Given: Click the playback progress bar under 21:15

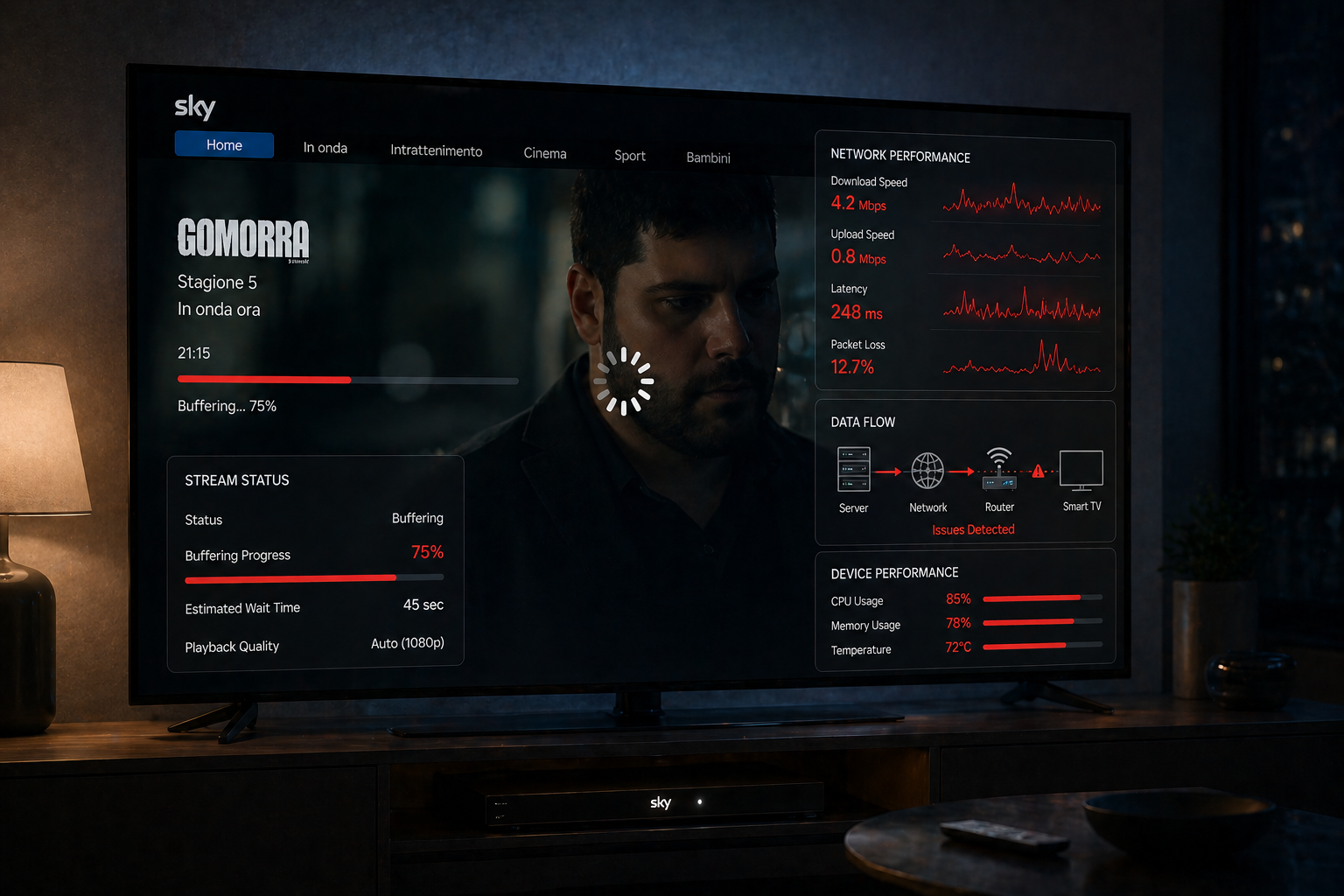Looking at the screenshot, I should pyautogui.click(x=347, y=380).
